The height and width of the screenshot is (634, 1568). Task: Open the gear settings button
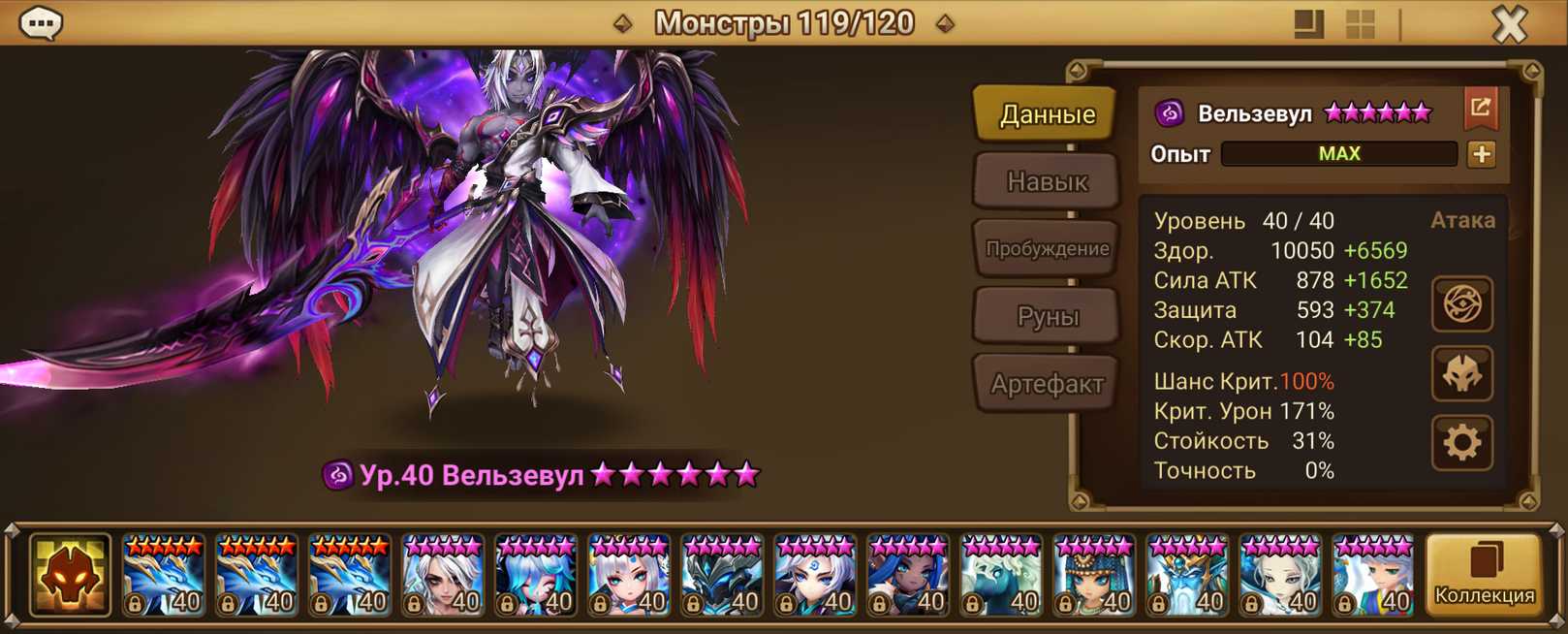point(1461,443)
